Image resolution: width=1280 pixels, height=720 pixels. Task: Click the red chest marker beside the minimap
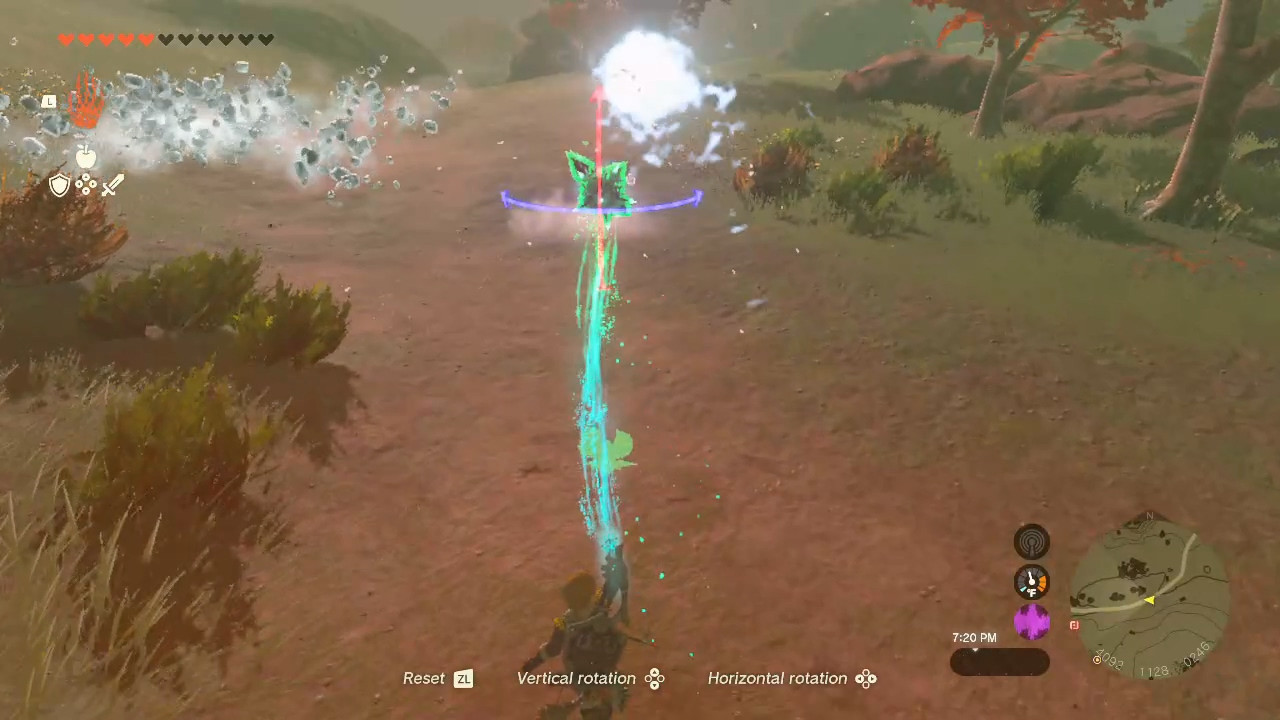(1074, 624)
